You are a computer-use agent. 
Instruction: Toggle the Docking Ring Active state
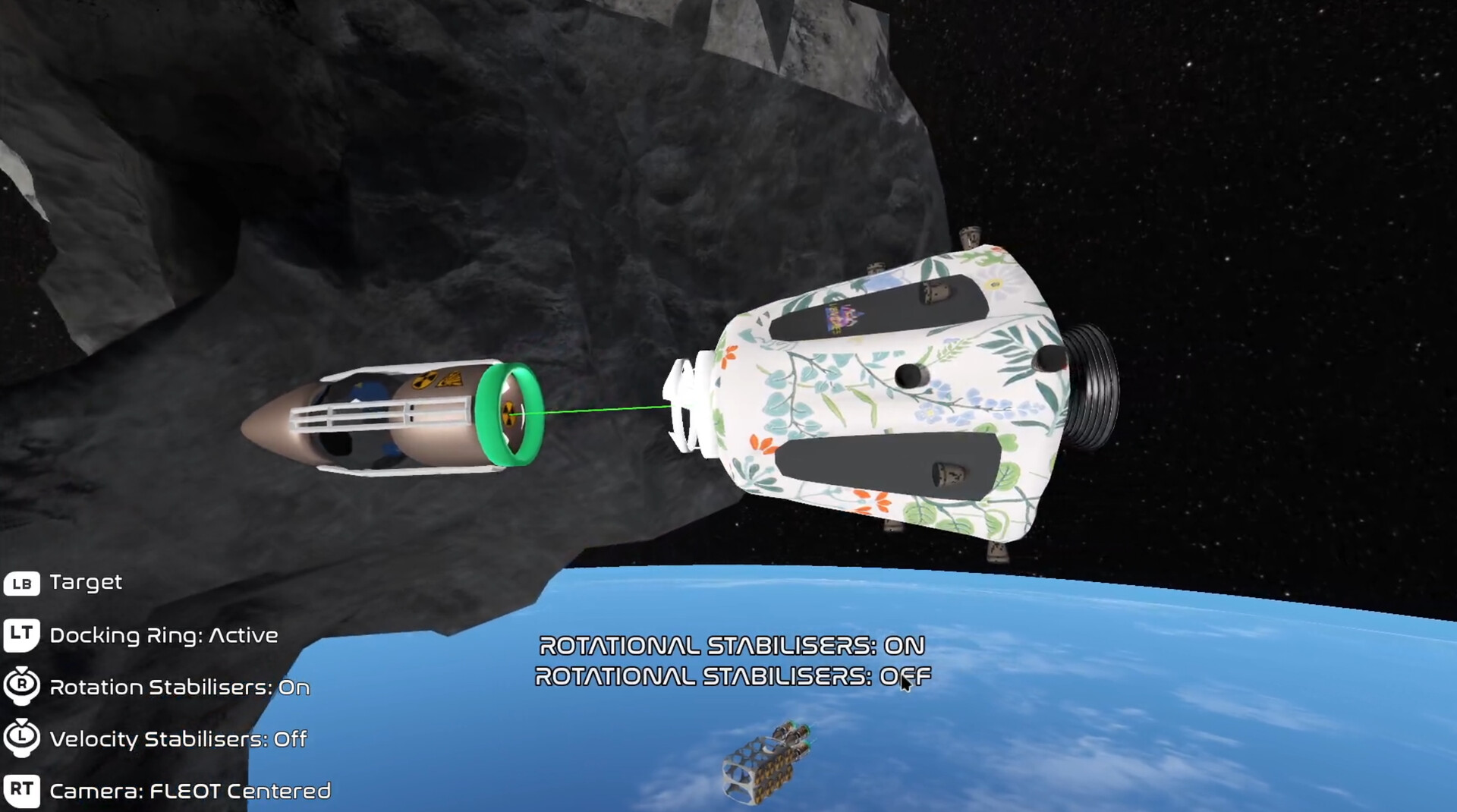tap(23, 634)
